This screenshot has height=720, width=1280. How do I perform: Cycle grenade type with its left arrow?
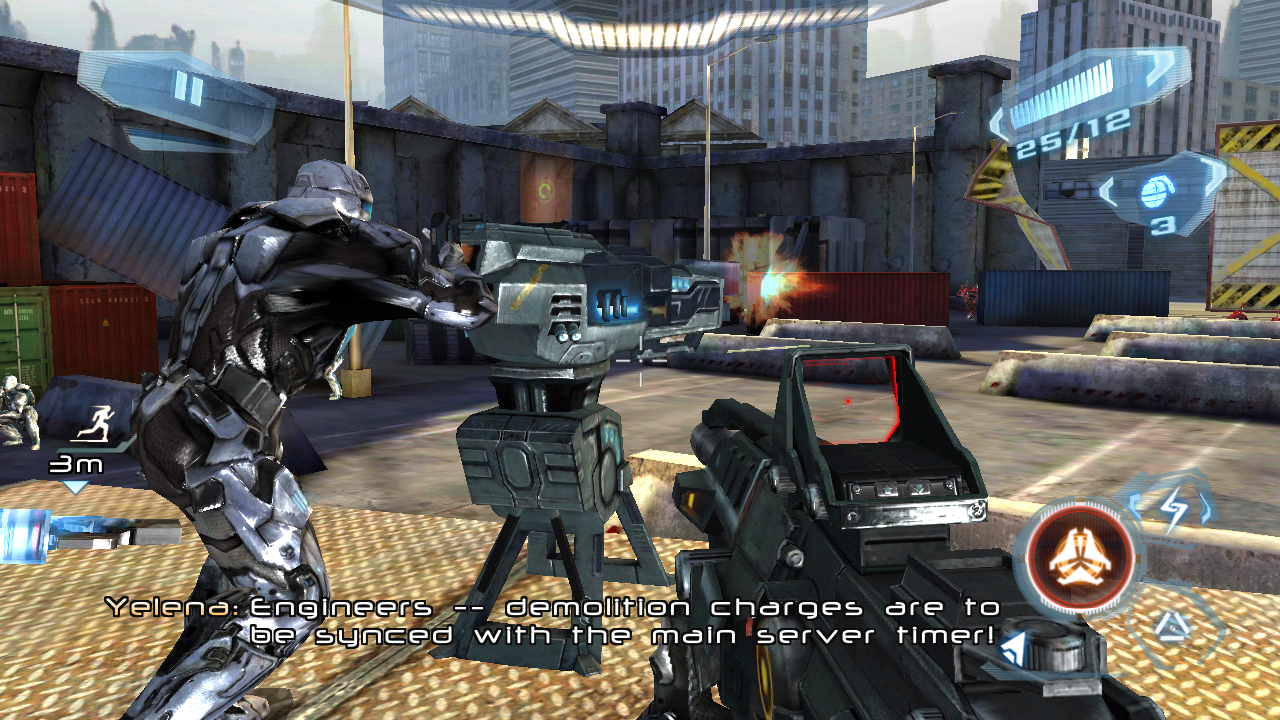click(x=1109, y=191)
